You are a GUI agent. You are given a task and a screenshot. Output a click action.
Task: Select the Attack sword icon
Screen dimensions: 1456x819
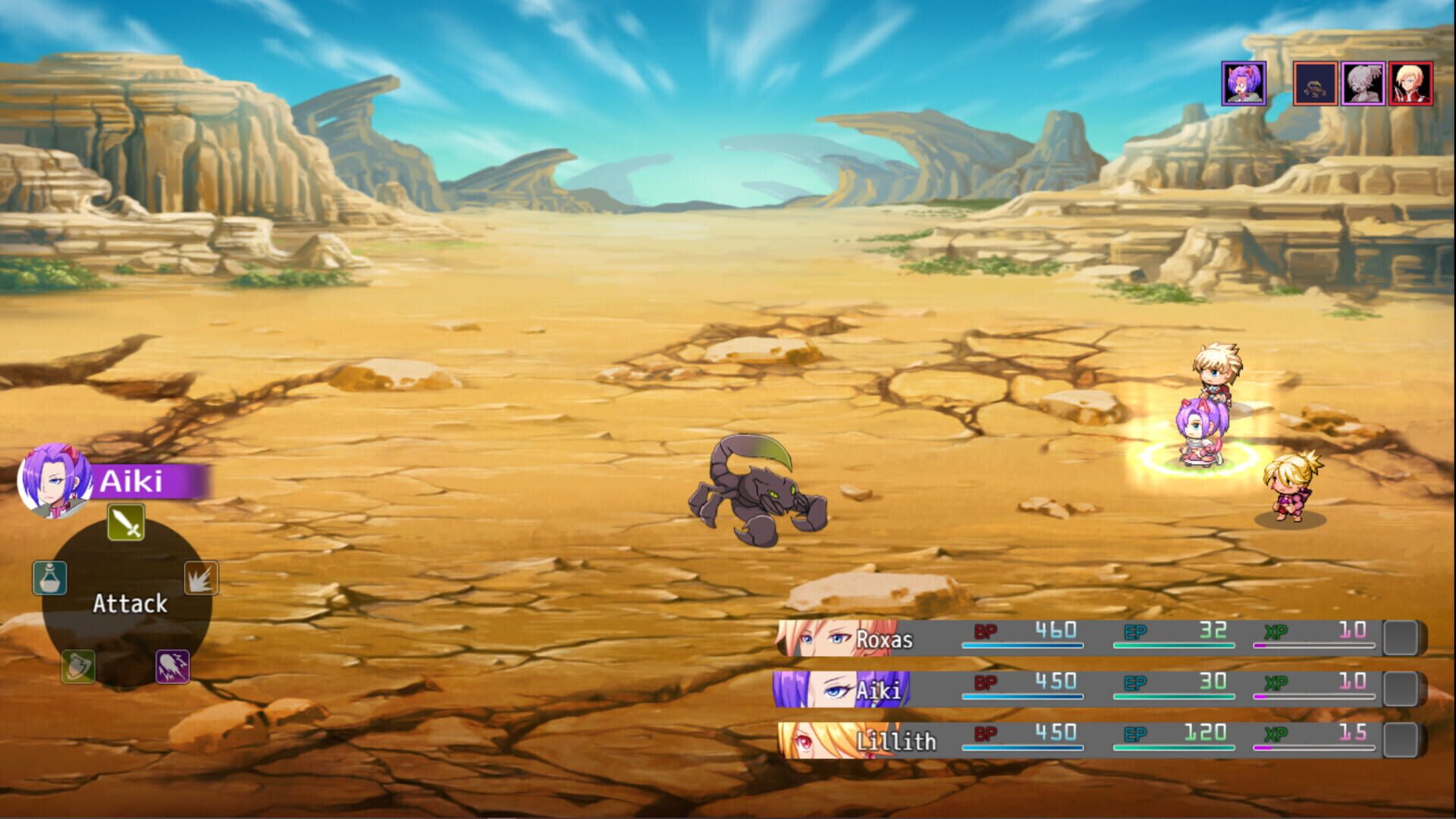click(x=126, y=522)
